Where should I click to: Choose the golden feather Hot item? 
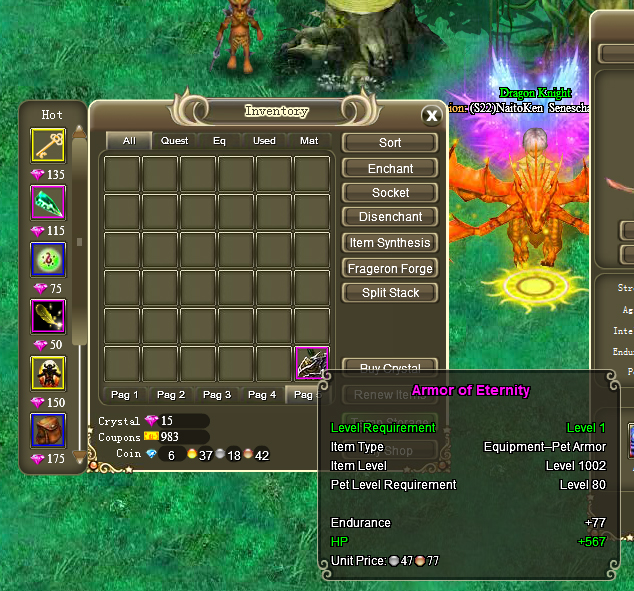click(48, 317)
